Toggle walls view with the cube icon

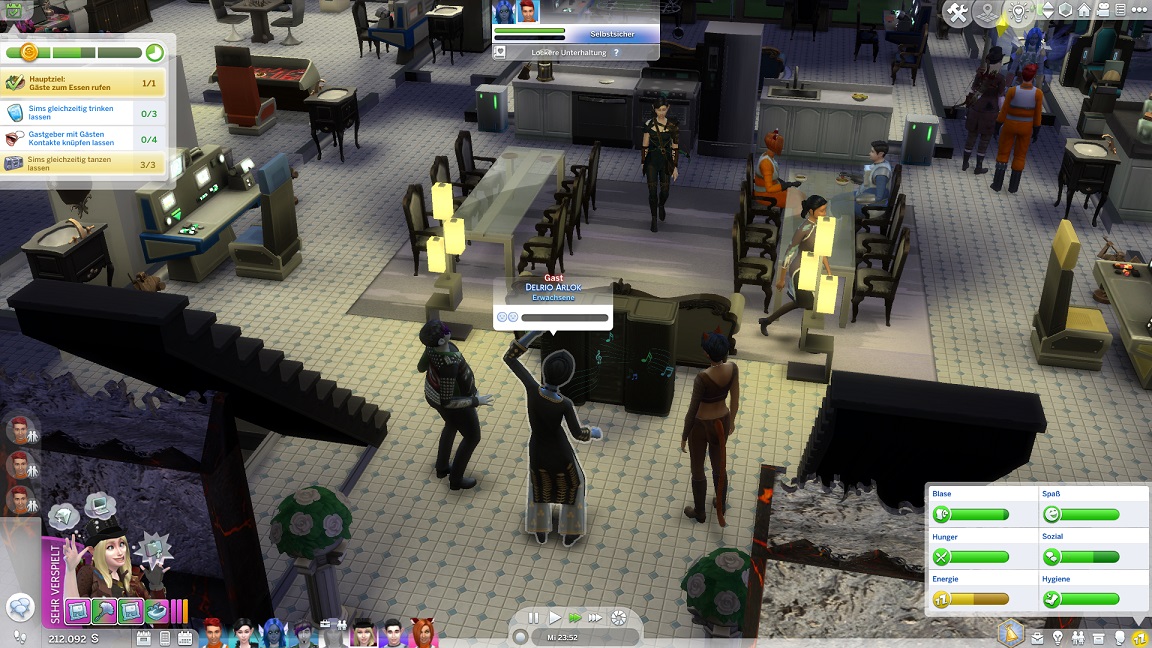pyautogui.click(x=1067, y=12)
